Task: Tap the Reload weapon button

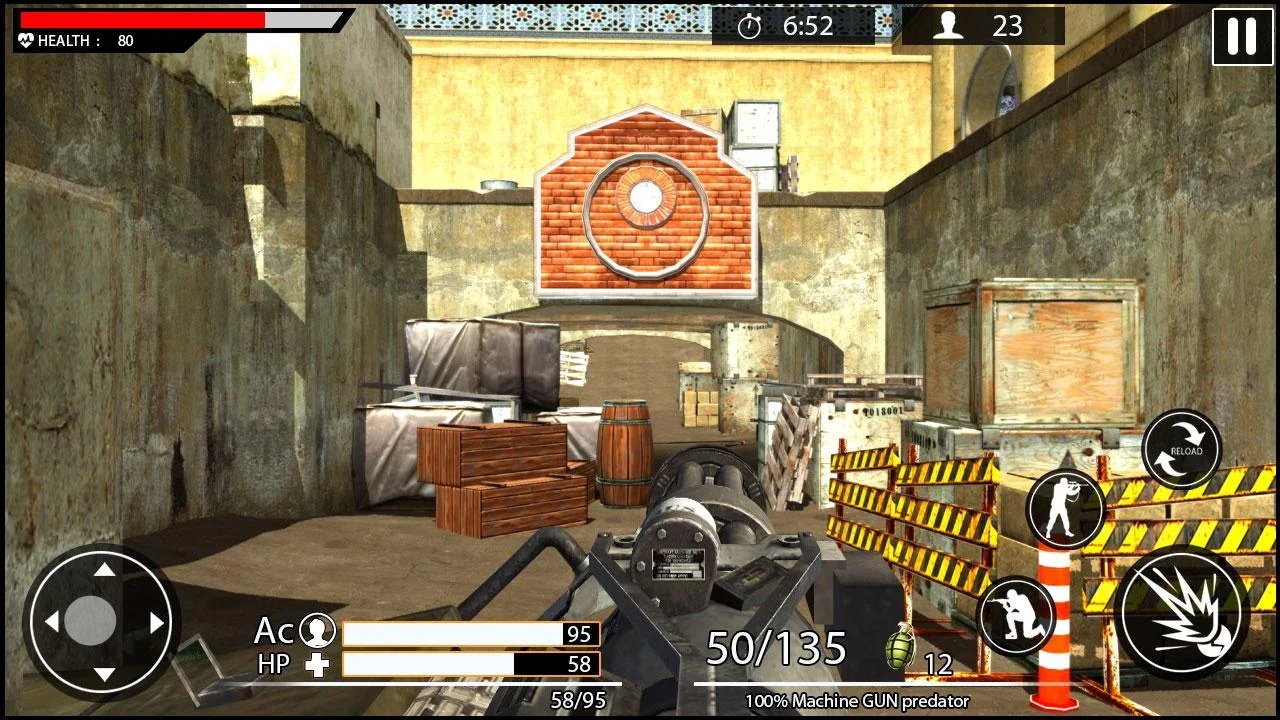Action: [1182, 450]
